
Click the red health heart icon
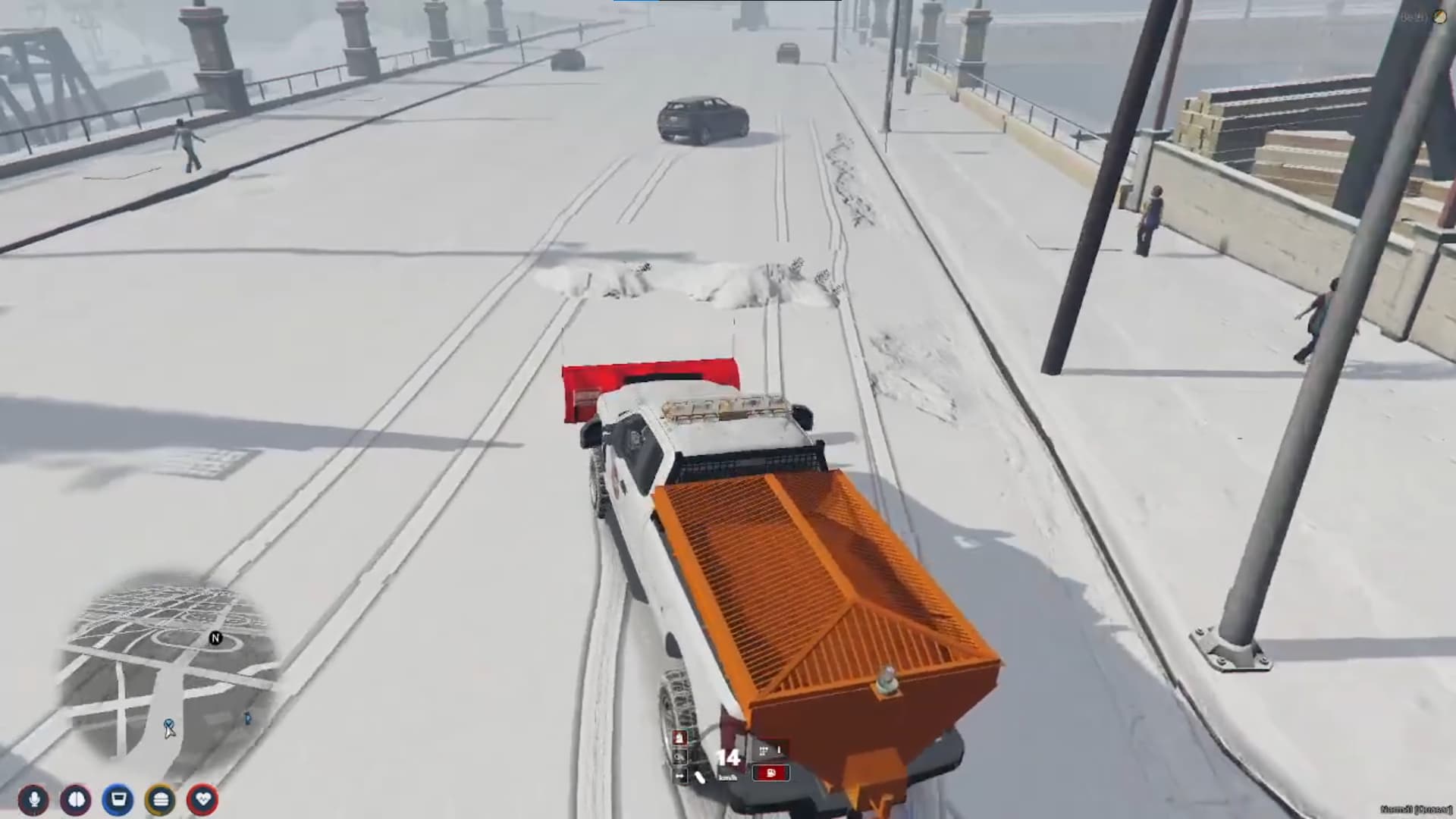point(201,800)
